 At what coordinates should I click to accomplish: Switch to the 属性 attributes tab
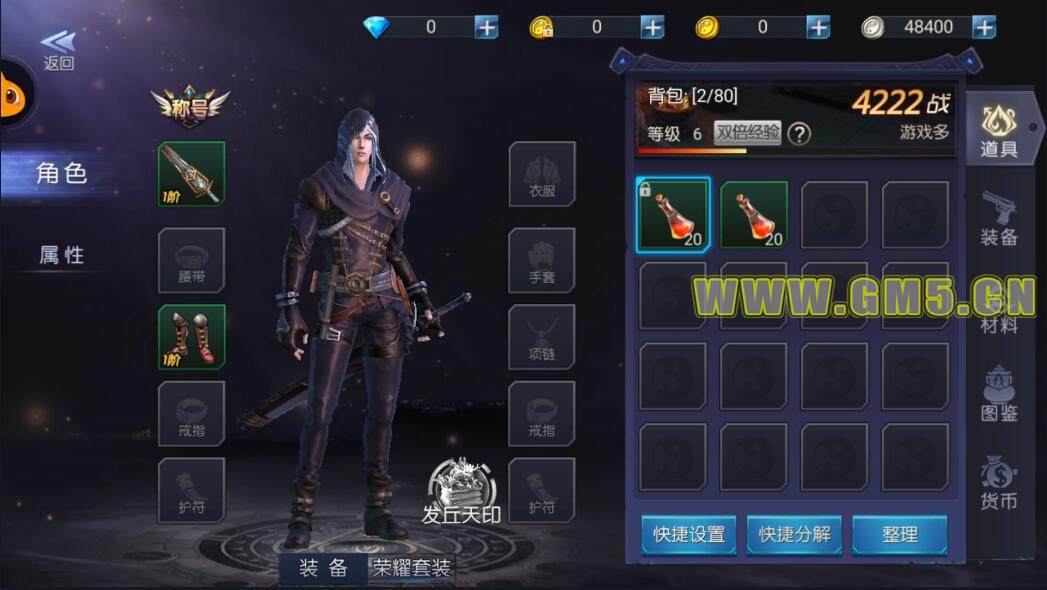62,255
